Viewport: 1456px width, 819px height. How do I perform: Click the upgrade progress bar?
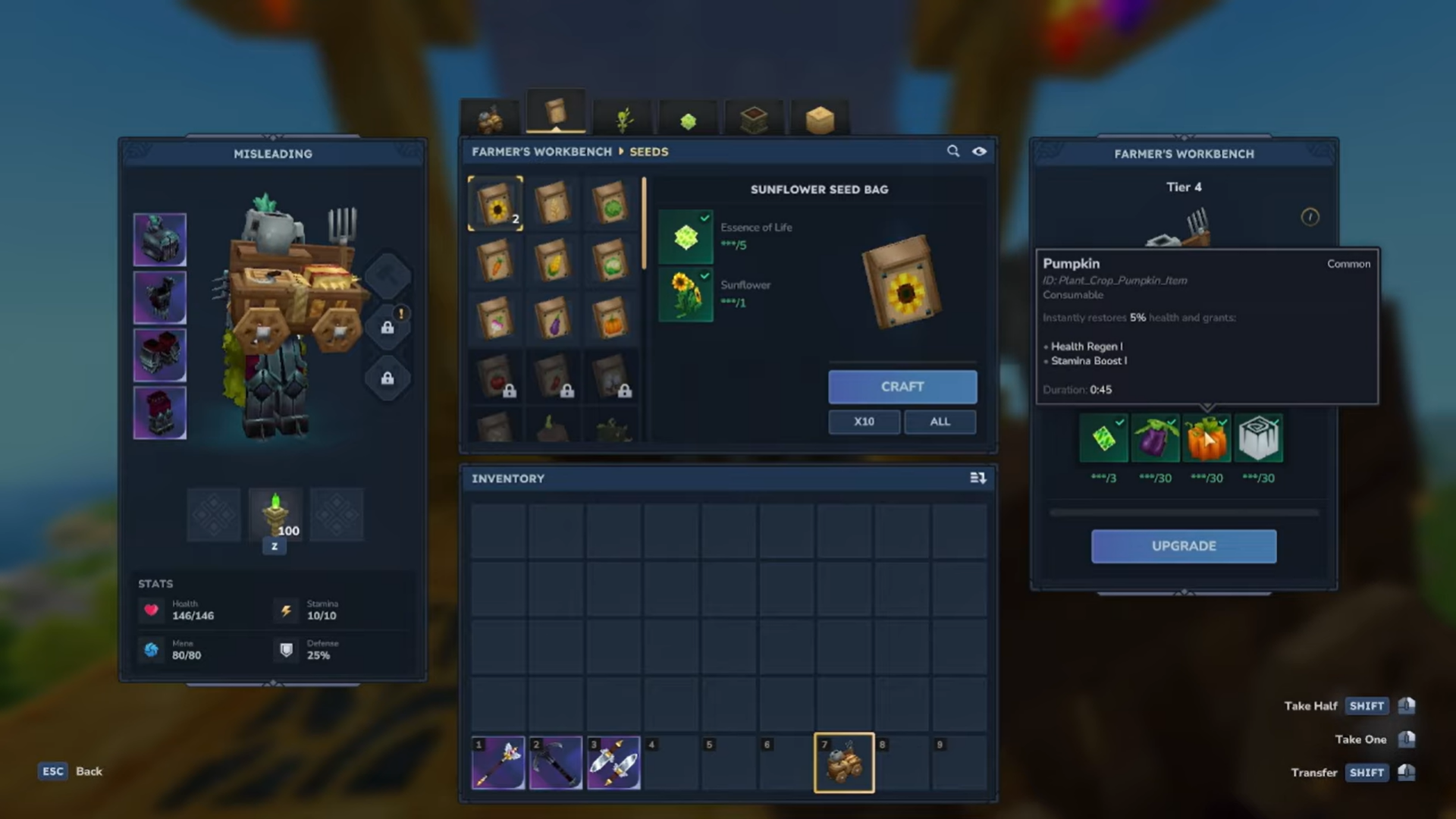point(1183,512)
